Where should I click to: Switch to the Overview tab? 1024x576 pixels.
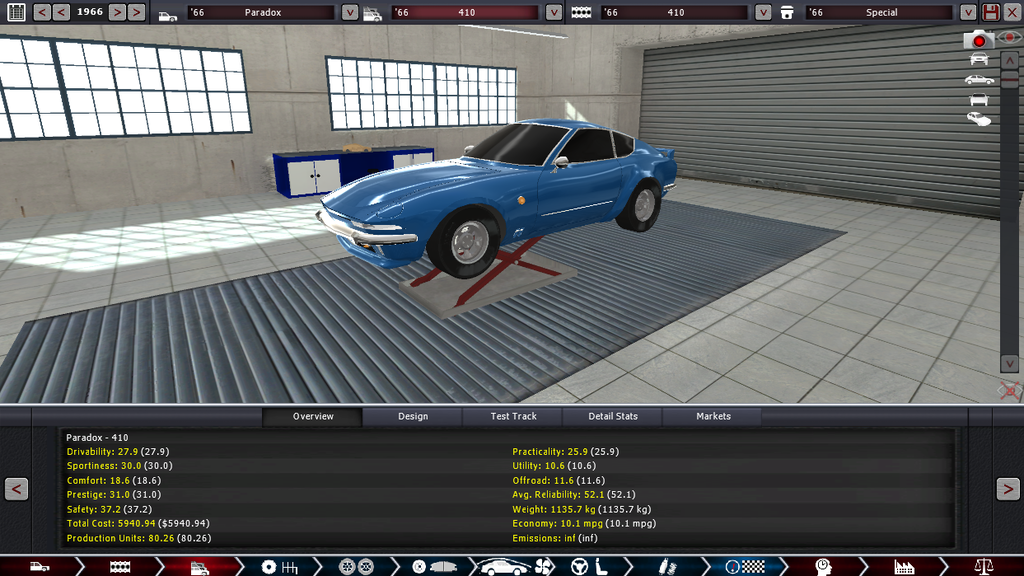(313, 416)
